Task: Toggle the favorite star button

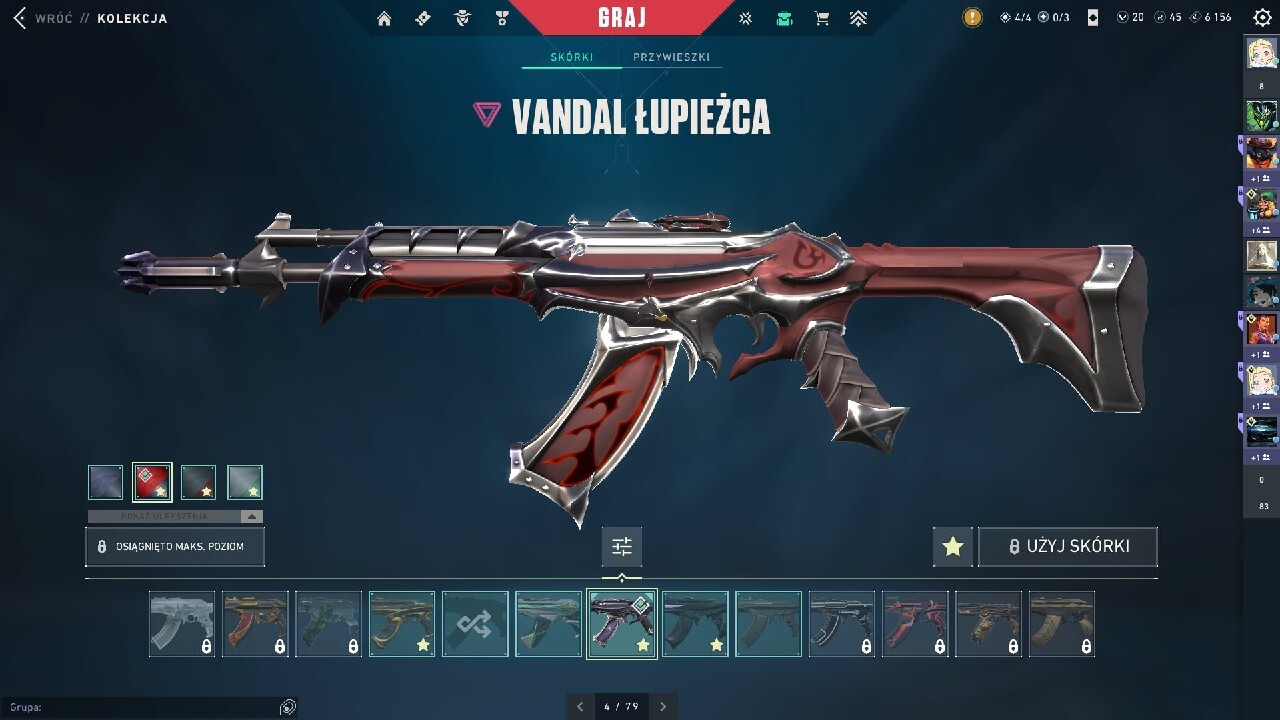Action: (x=952, y=547)
